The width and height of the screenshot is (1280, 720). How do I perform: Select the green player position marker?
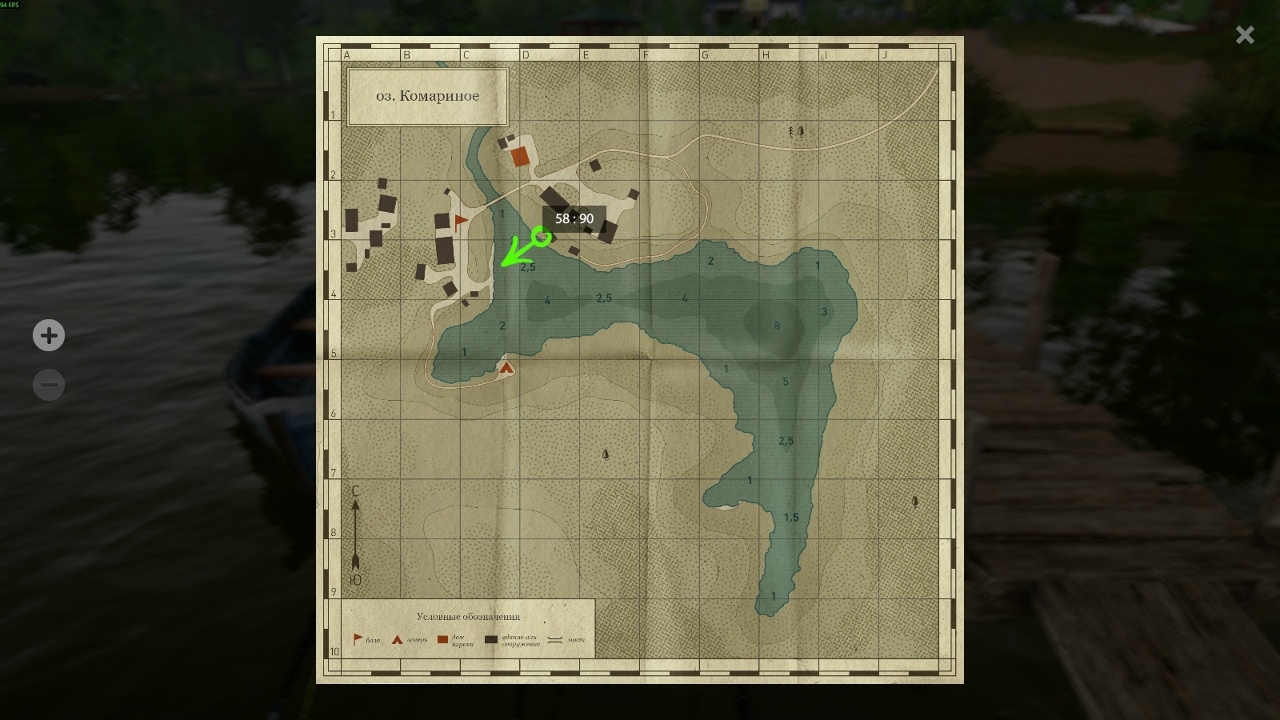point(541,237)
